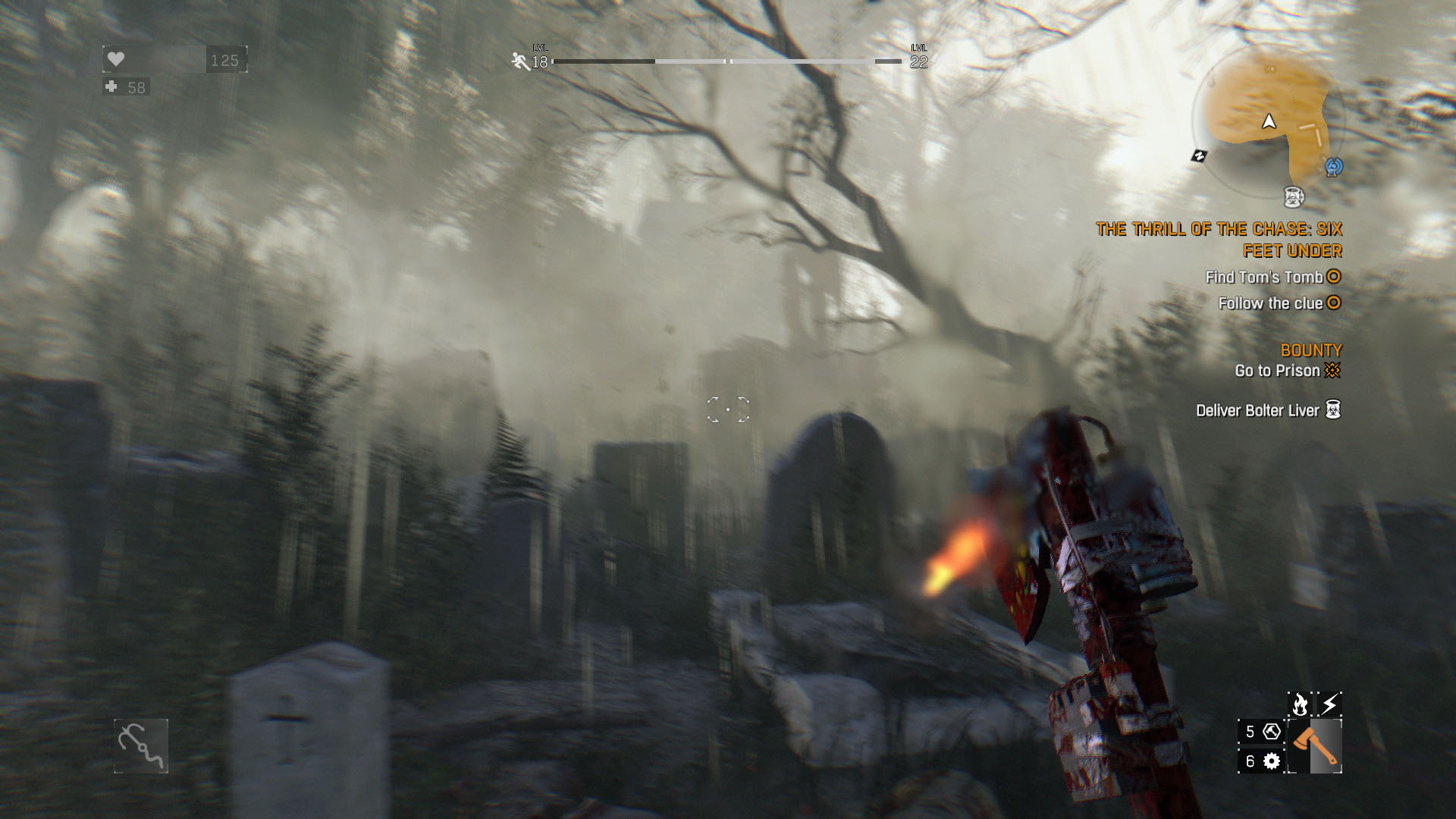
Task: Click the medkit count icon
Action: click(112, 87)
